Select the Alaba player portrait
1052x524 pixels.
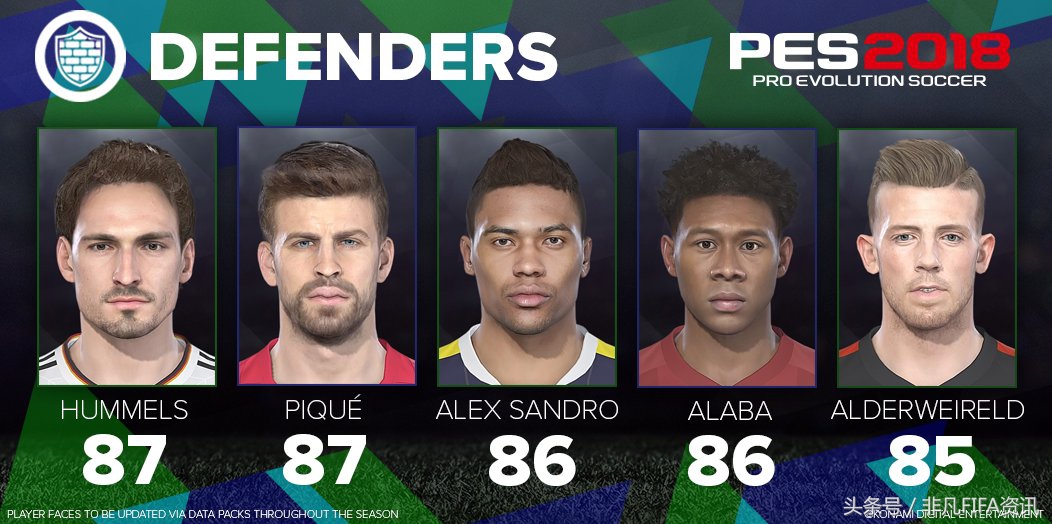(727, 256)
